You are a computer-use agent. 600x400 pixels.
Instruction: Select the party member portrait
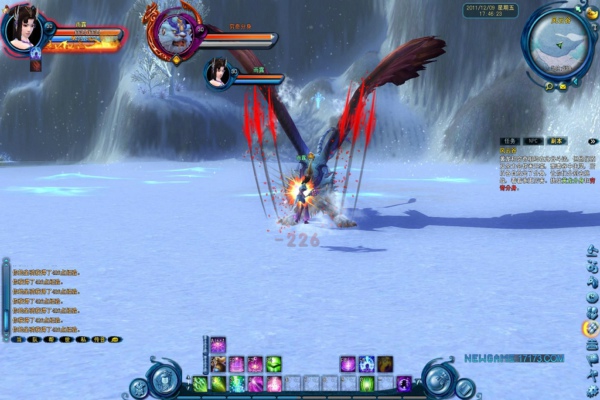[219, 73]
